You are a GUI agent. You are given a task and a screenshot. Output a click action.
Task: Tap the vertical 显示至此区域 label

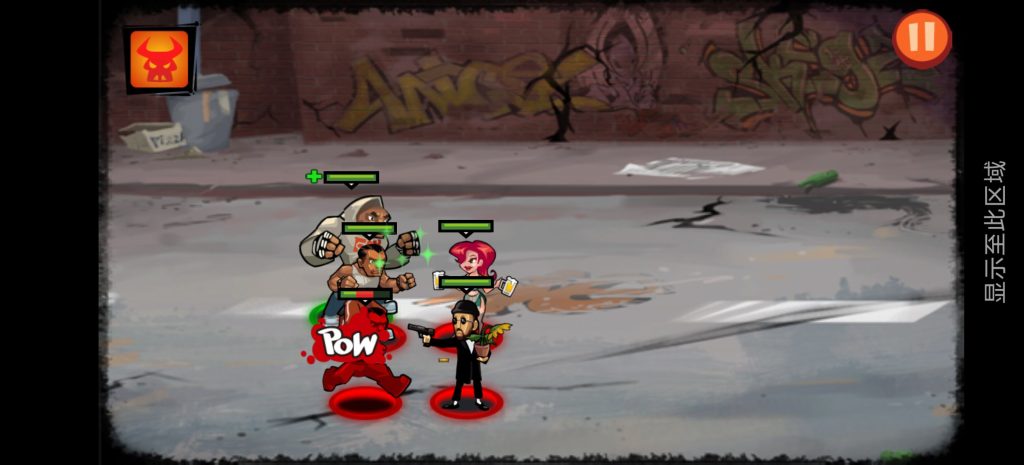994,231
